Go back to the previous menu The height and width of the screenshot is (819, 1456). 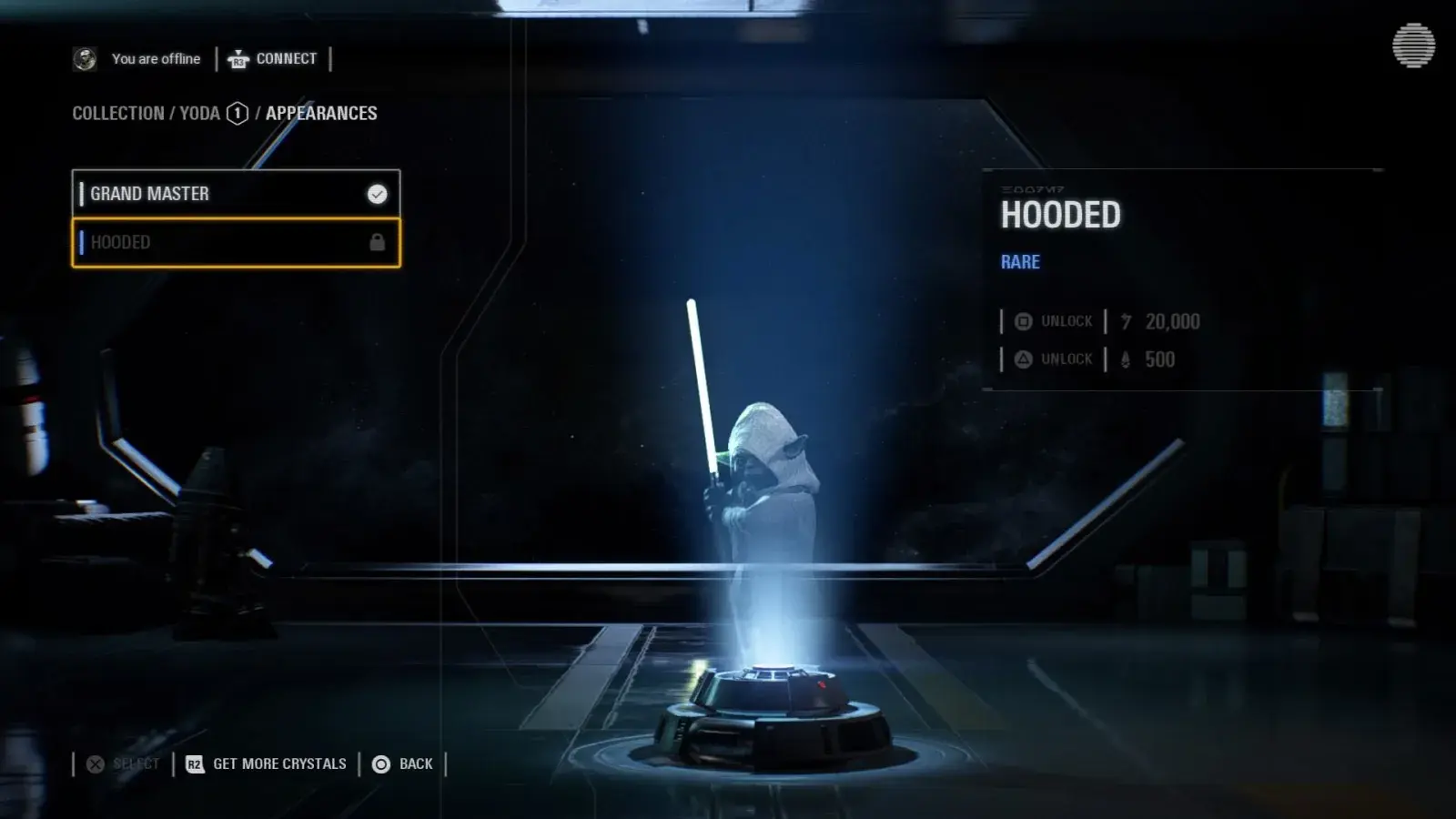(403, 764)
